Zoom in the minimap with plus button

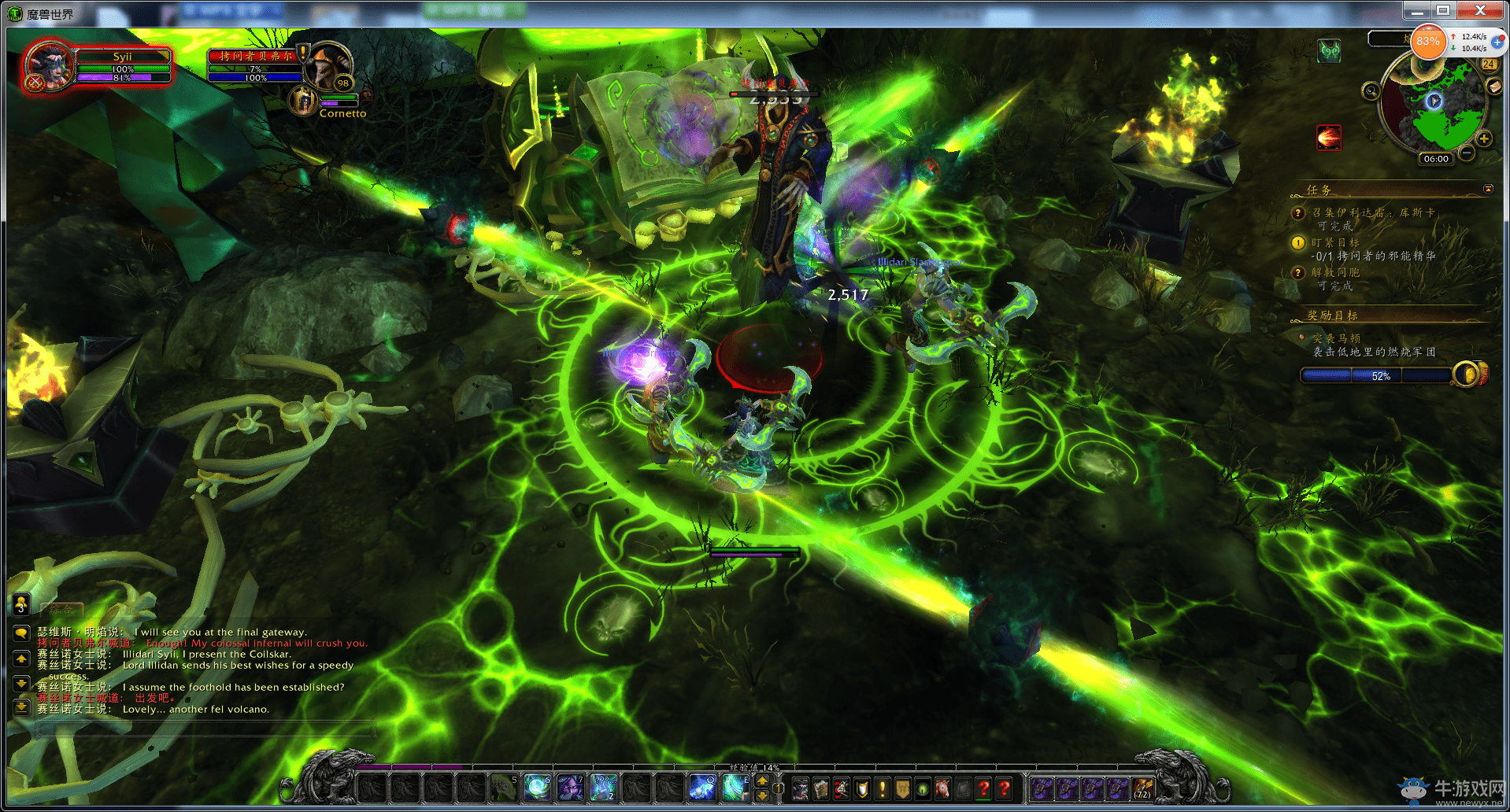pos(1484,139)
